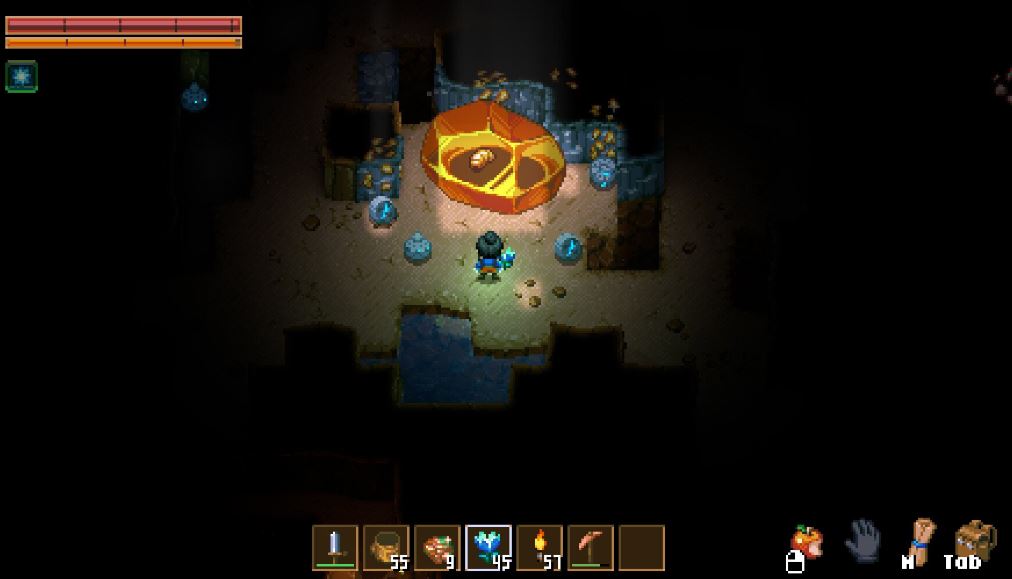Click the empty last hotbar slot
Screen dimensions: 1012x579
point(641,547)
